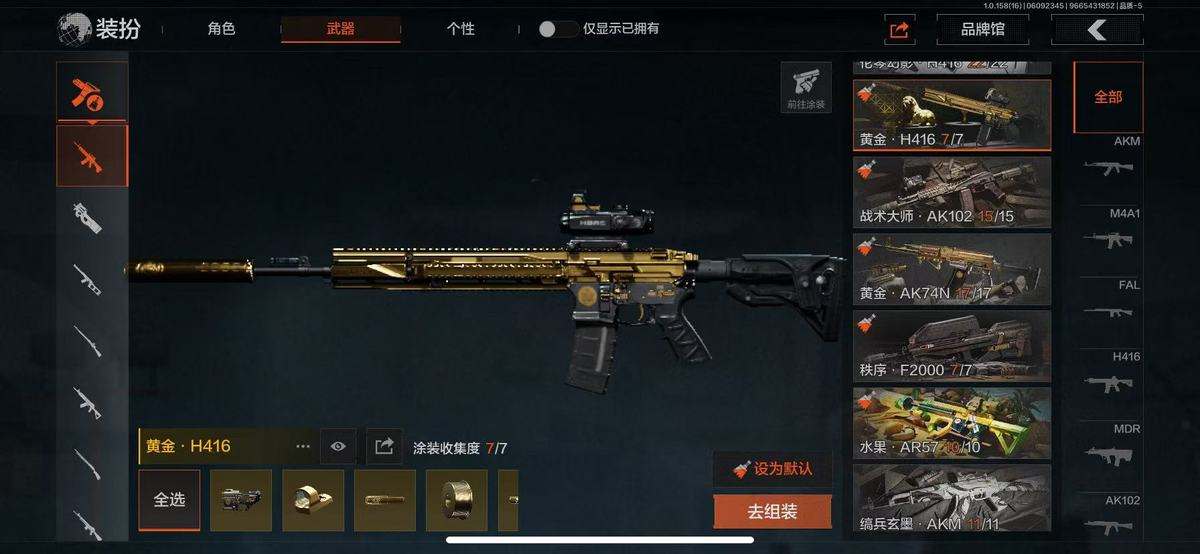Select the 秩序 F2000 skin
This screenshot has height=554, width=1200.
[x=951, y=346]
